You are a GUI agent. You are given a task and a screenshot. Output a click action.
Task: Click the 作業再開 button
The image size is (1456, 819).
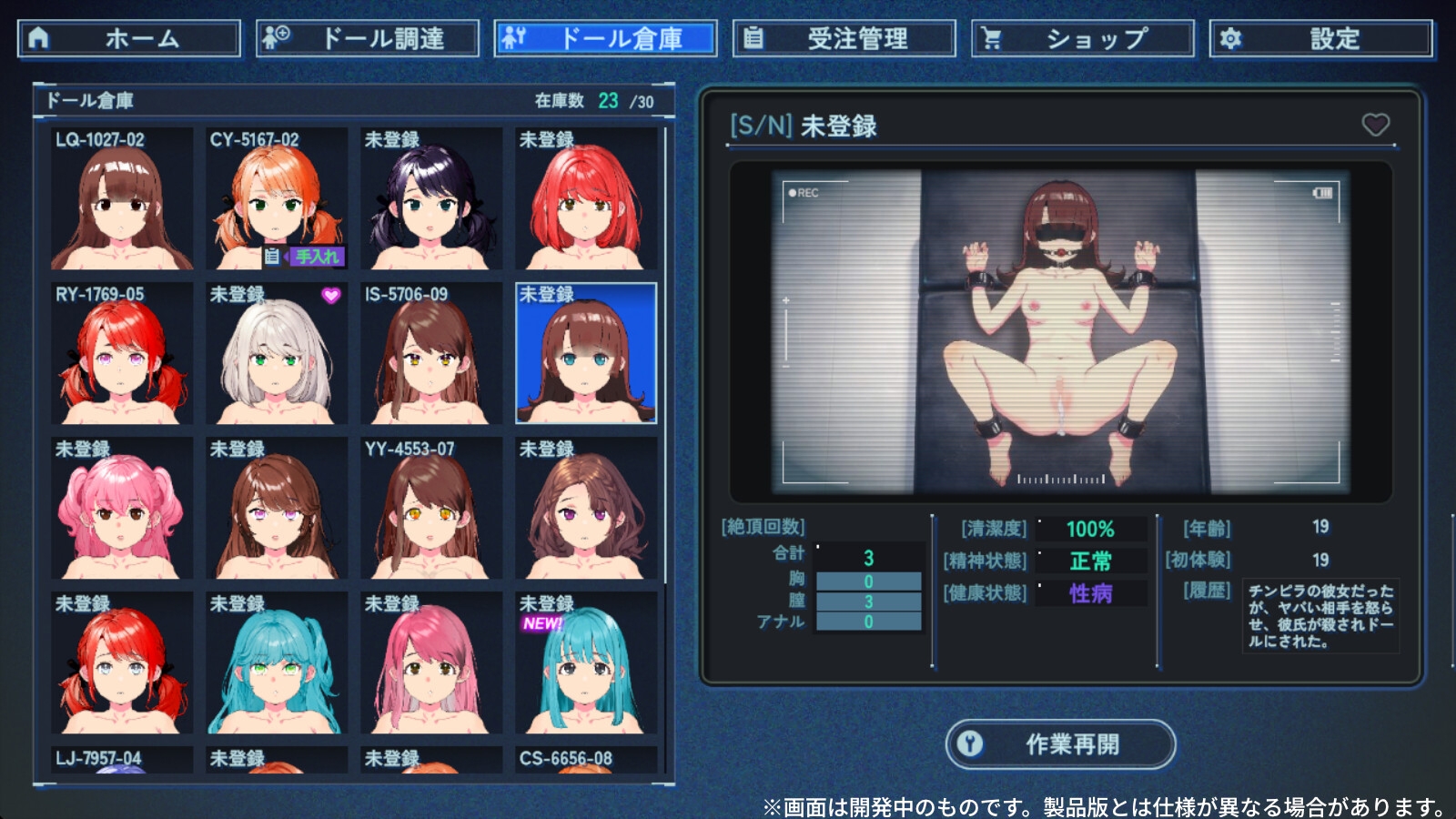pos(1060,744)
